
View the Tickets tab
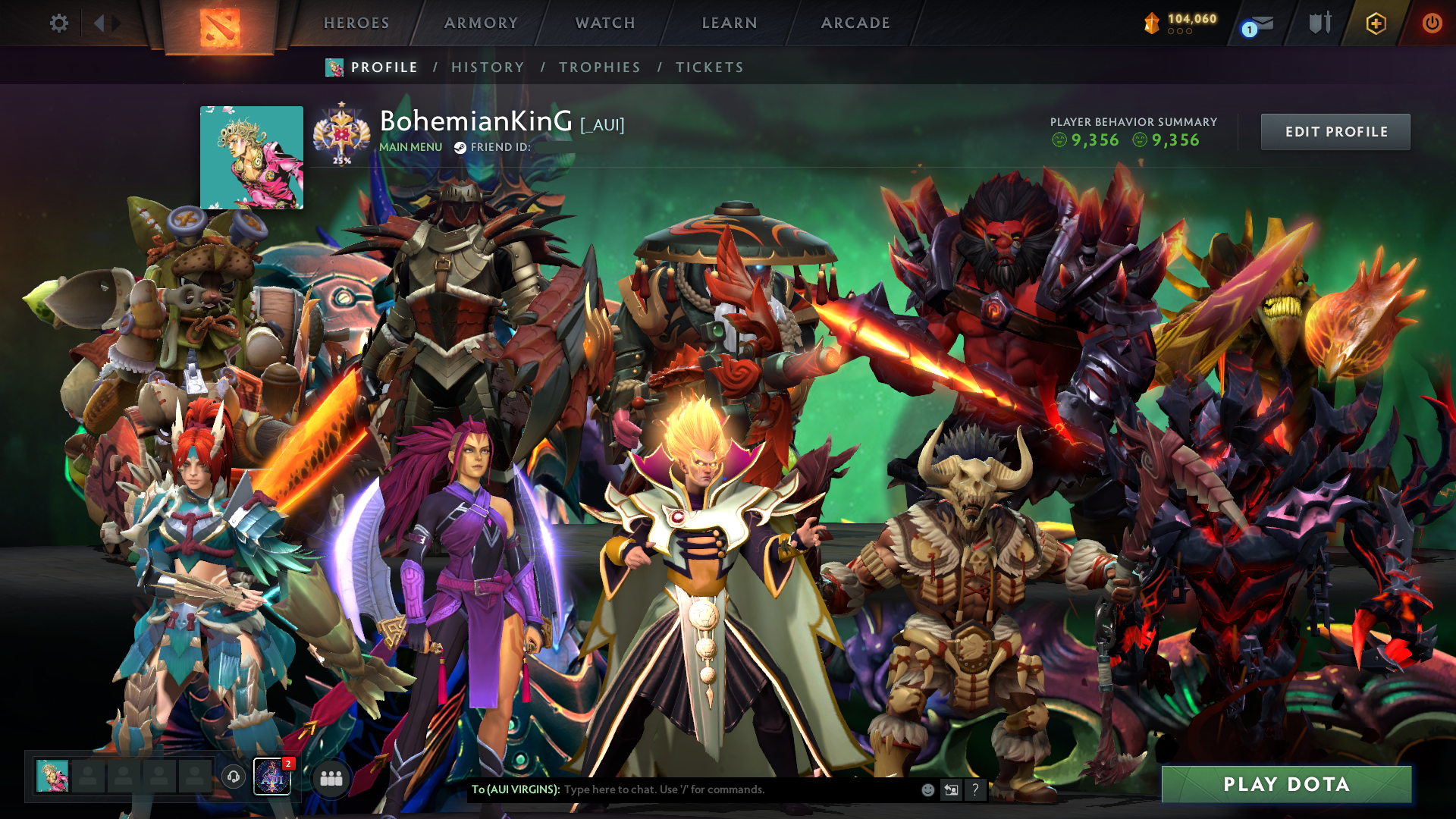(710, 67)
